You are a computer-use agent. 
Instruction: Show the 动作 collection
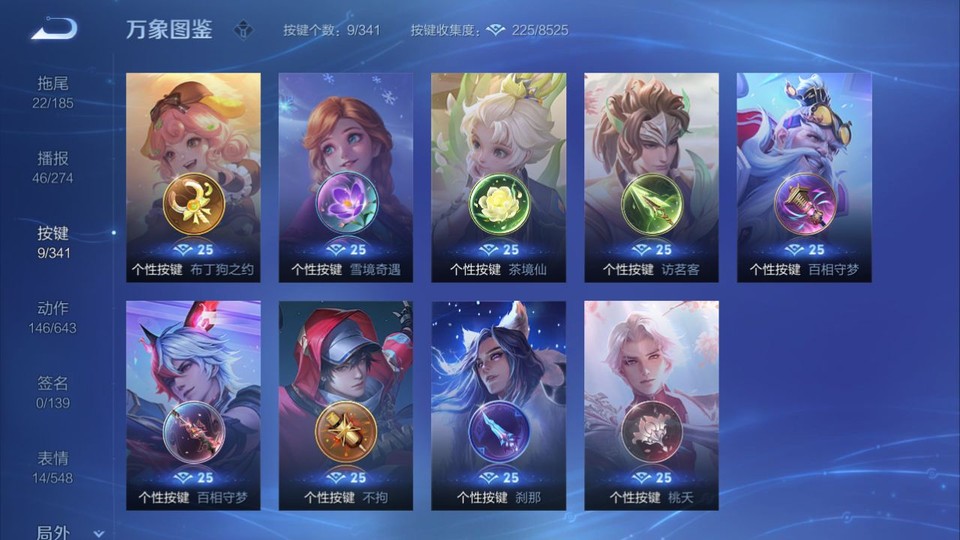[54, 316]
